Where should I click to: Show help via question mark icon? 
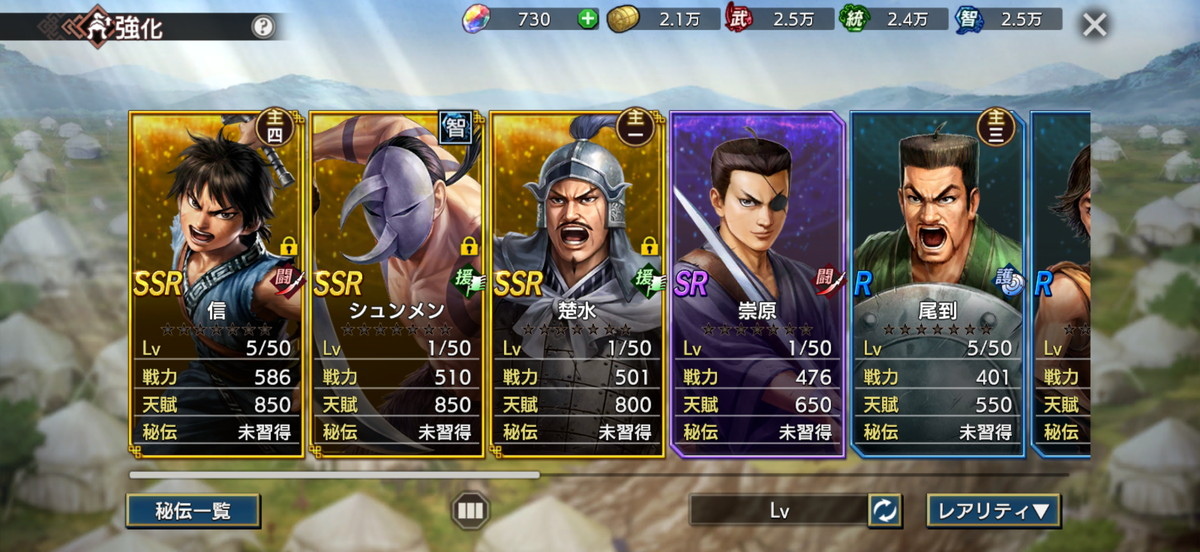pyautogui.click(x=262, y=27)
